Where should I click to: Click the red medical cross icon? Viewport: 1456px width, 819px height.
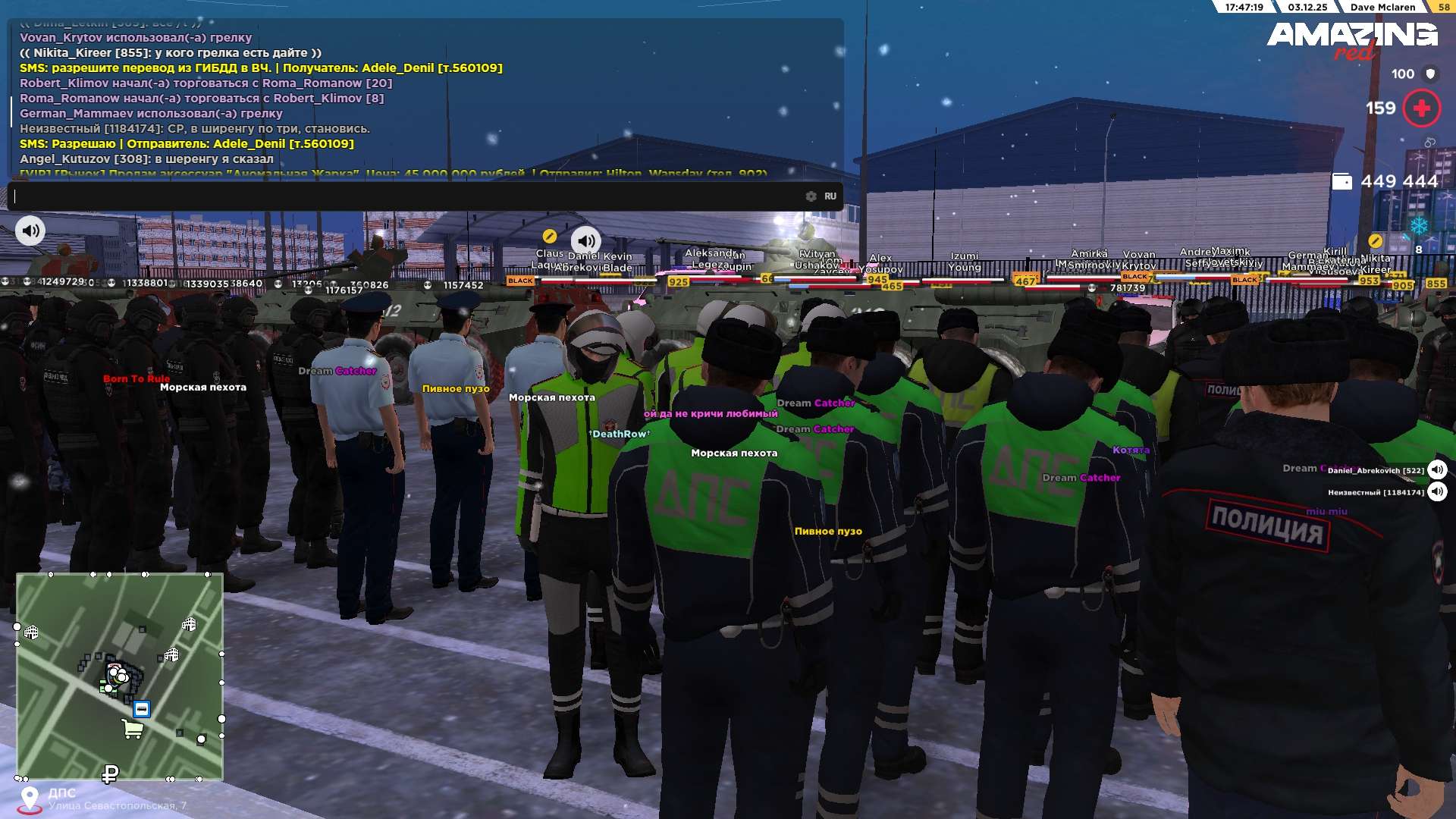1421,108
